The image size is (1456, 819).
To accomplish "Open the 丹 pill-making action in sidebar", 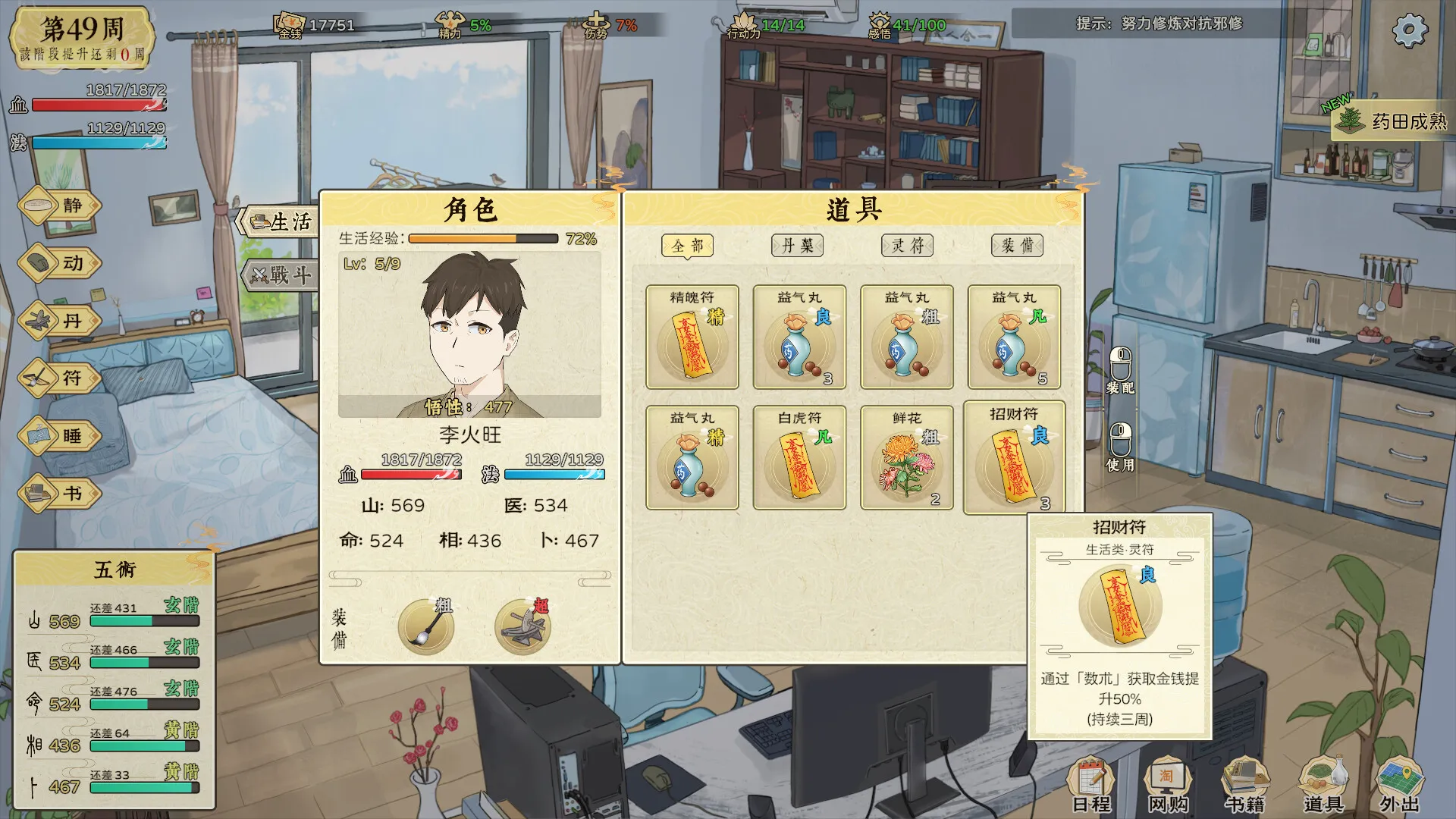I will 59,321.
